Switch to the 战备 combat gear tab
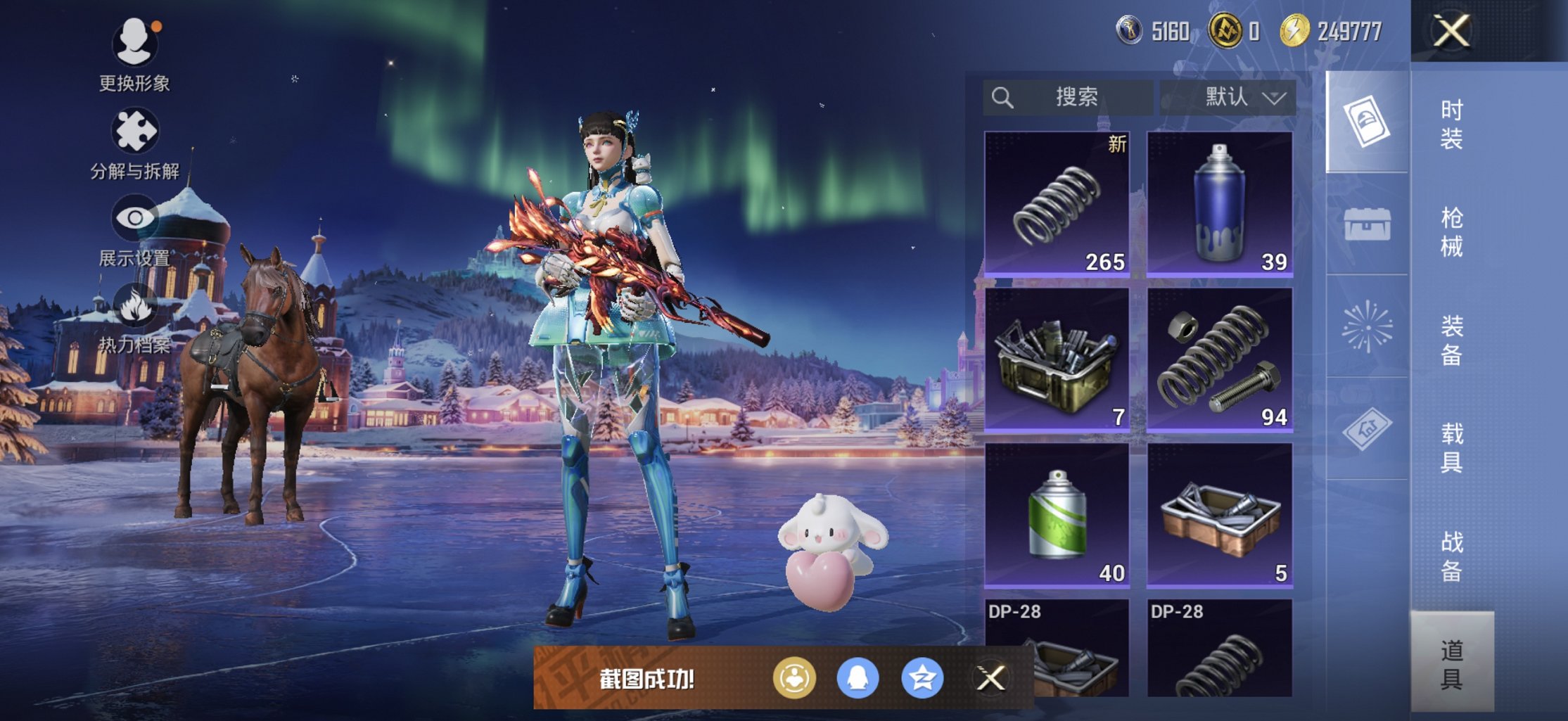This screenshot has height=721, width=1568. (1451, 556)
